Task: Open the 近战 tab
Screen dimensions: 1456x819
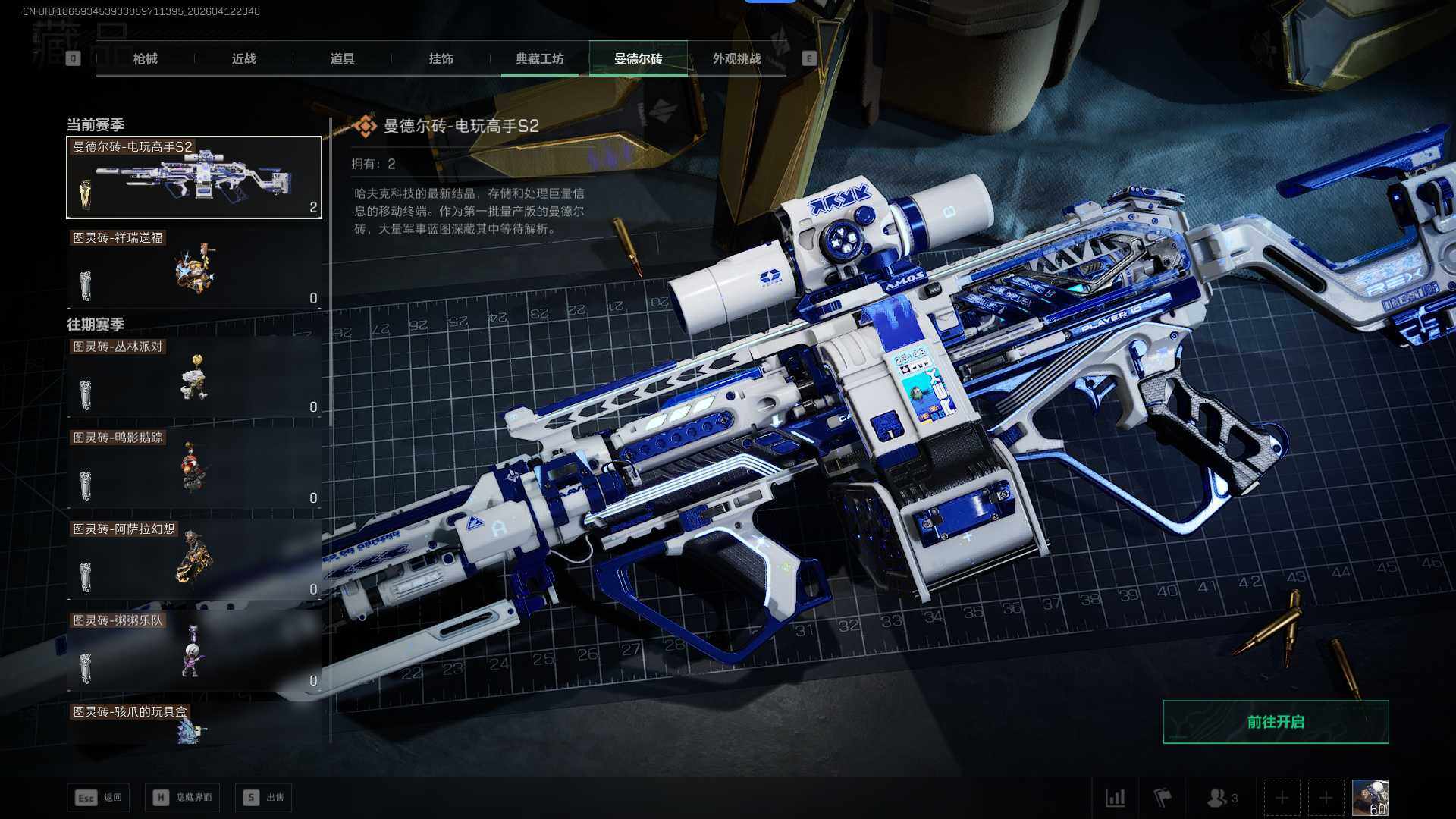Action: click(243, 58)
